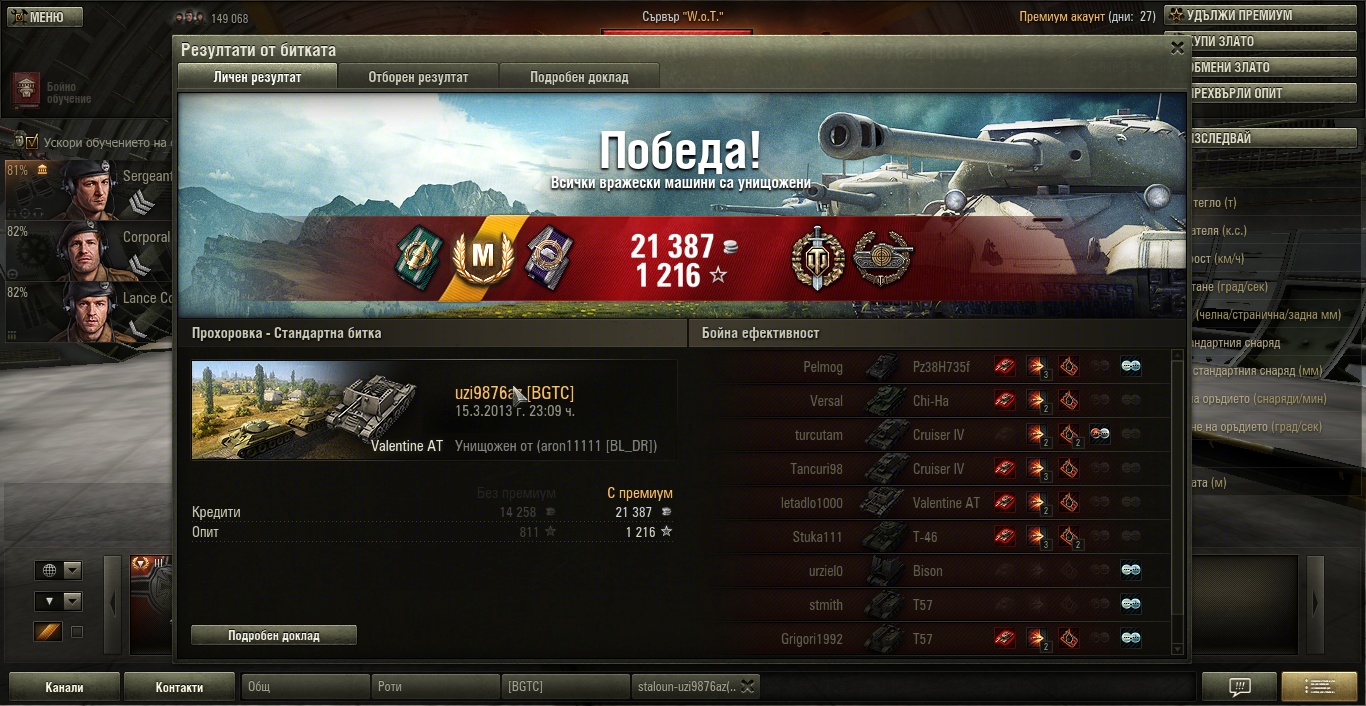Close the staloun-uzi9876az chat tab
Screen dimensions: 1366x706
748,686
